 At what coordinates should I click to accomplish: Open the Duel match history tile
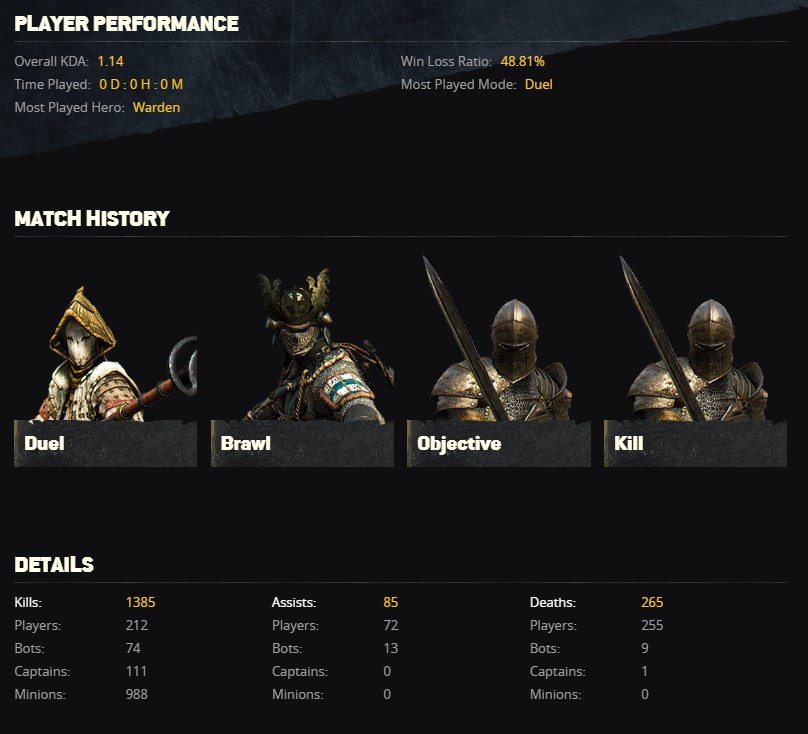point(105,360)
